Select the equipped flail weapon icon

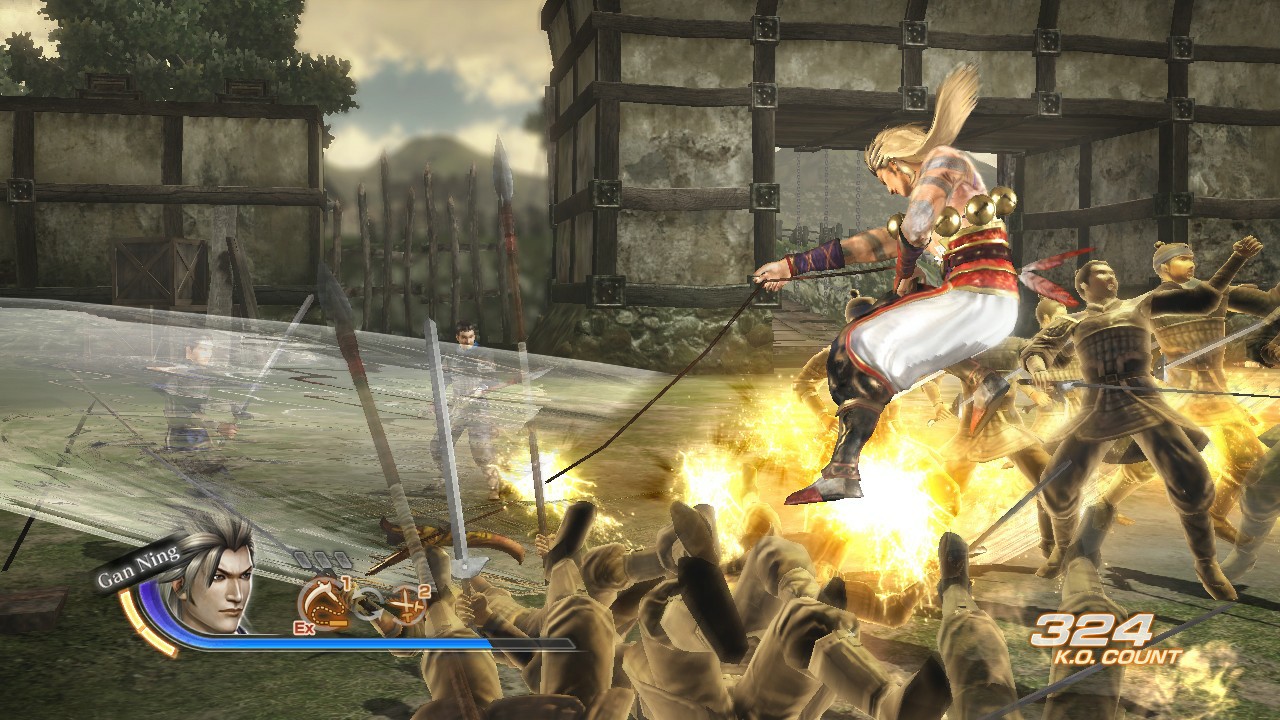click(x=322, y=601)
